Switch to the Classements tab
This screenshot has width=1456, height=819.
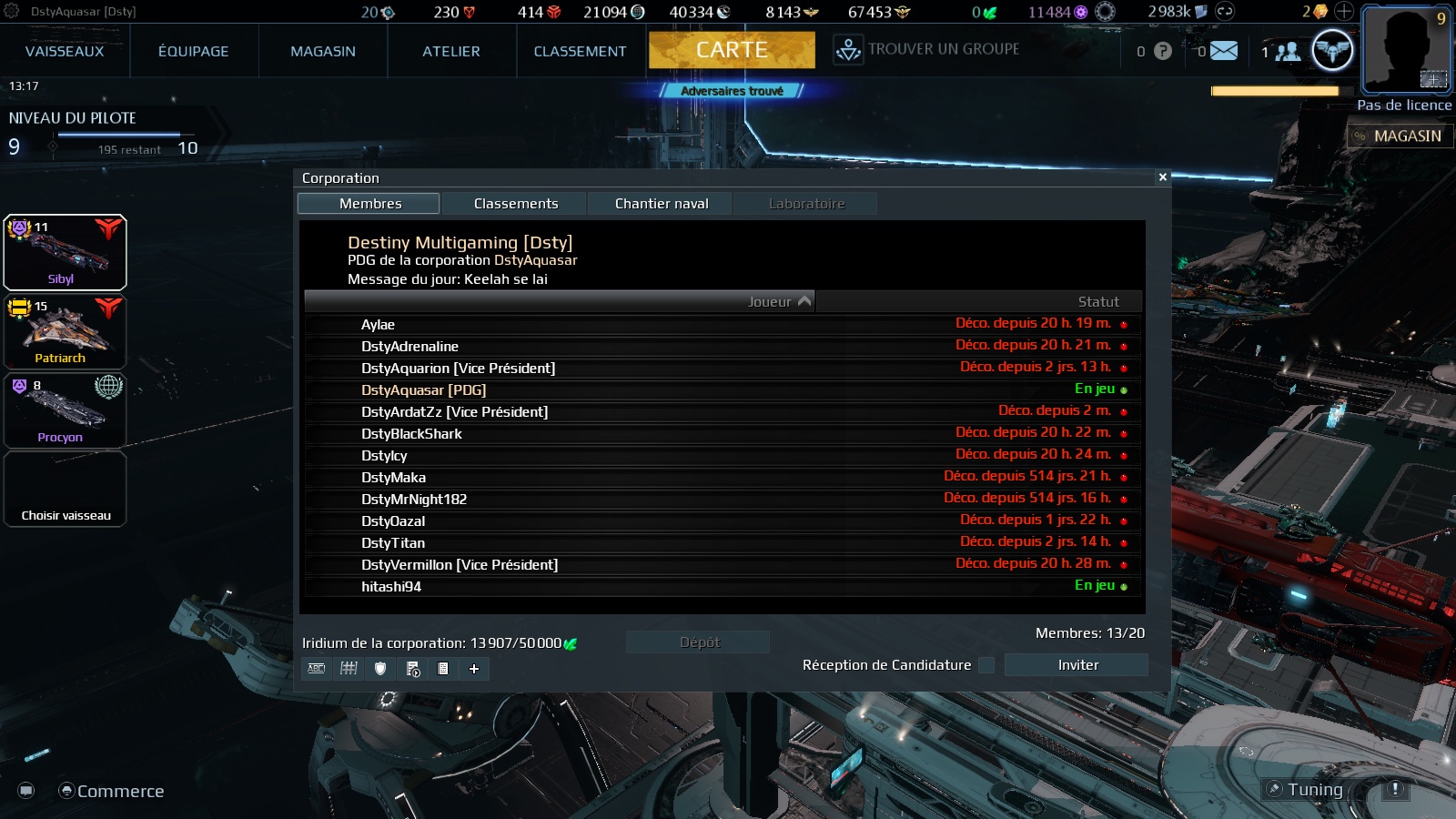click(x=515, y=203)
